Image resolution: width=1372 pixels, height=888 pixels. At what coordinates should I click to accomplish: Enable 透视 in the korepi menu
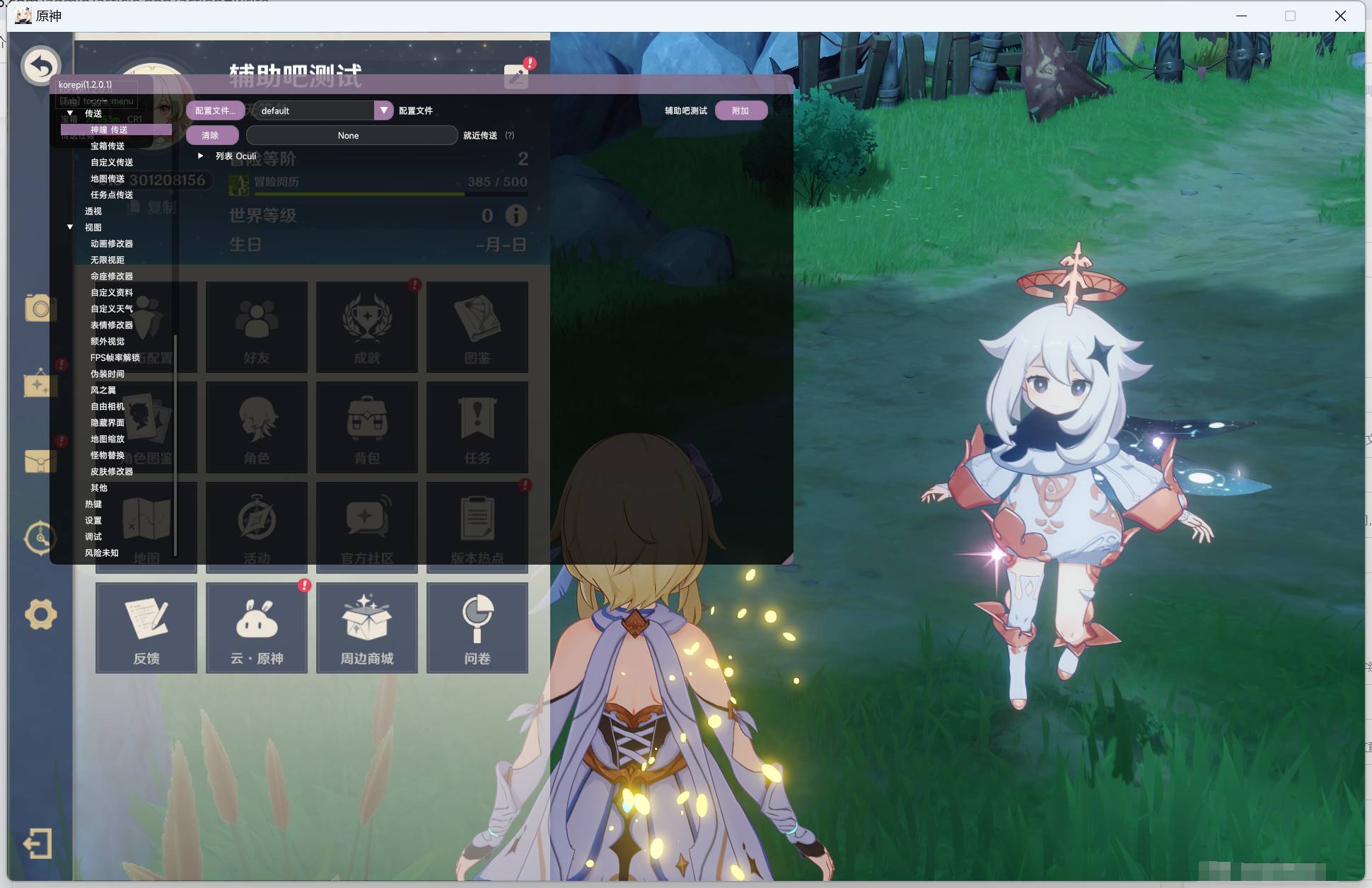93,211
